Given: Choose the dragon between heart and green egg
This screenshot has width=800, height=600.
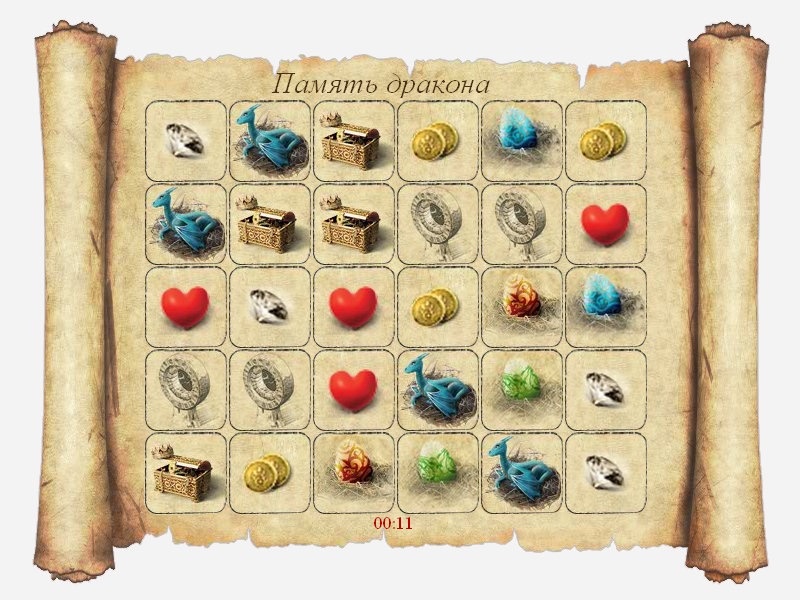Looking at the screenshot, I should pyautogui.click(x=438, y=390).
